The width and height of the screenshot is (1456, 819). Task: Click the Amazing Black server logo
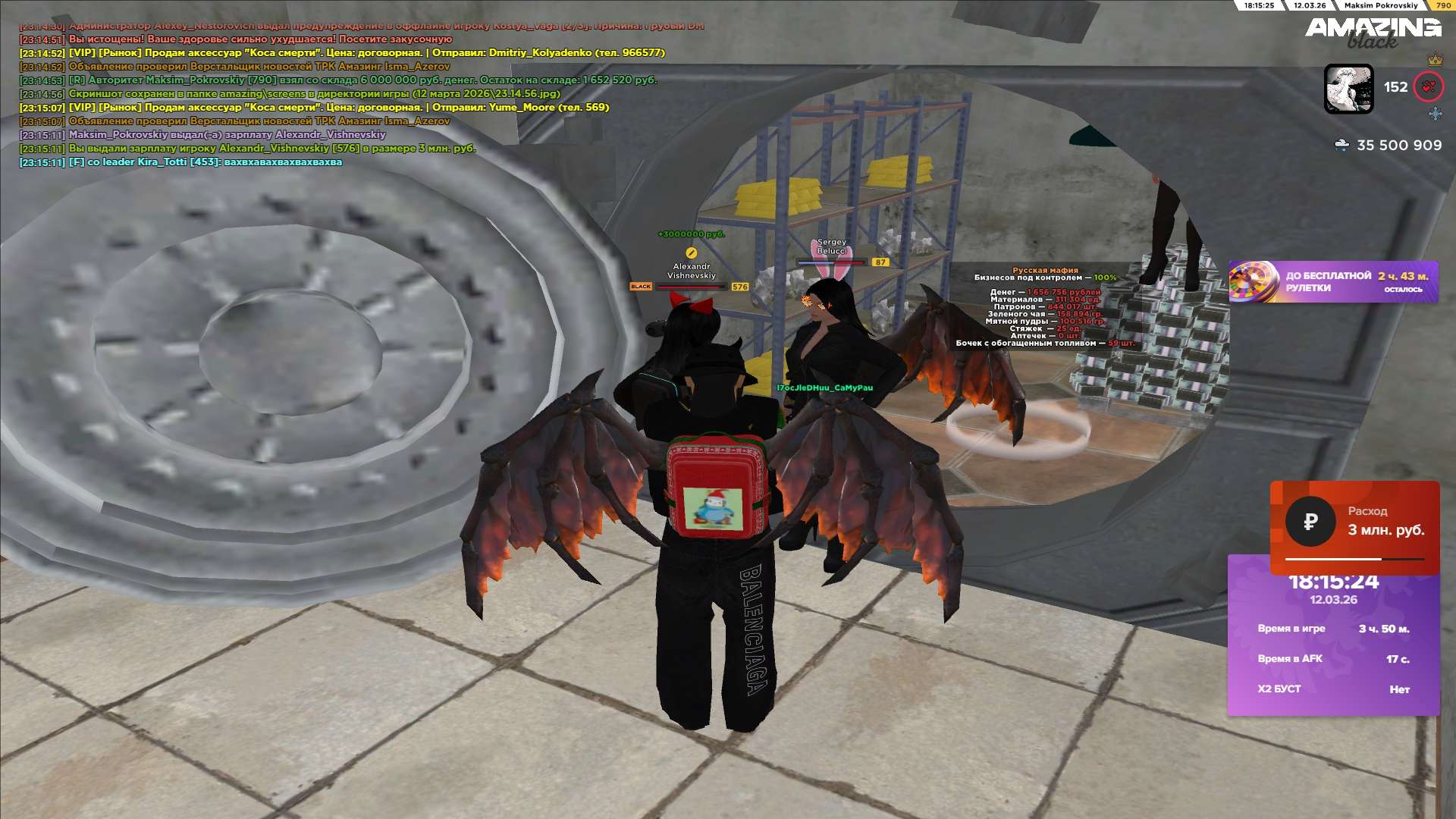pos(1373,32)
